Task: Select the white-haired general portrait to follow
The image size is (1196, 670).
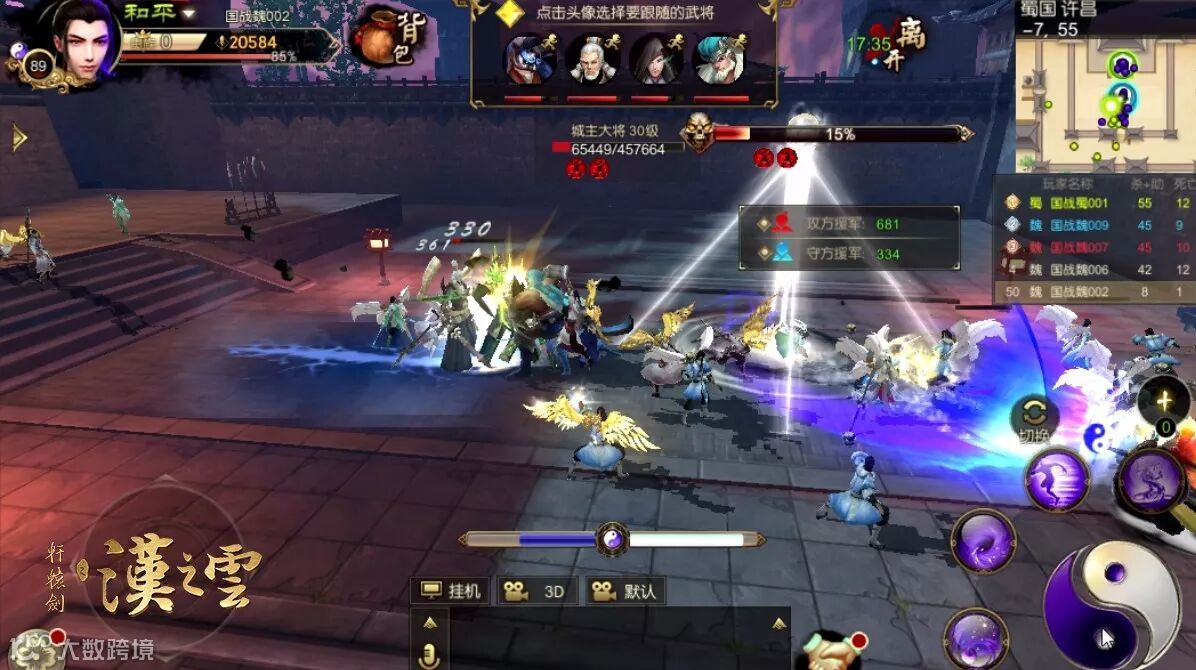Action: pyautogui.click(x=592, y=60)
